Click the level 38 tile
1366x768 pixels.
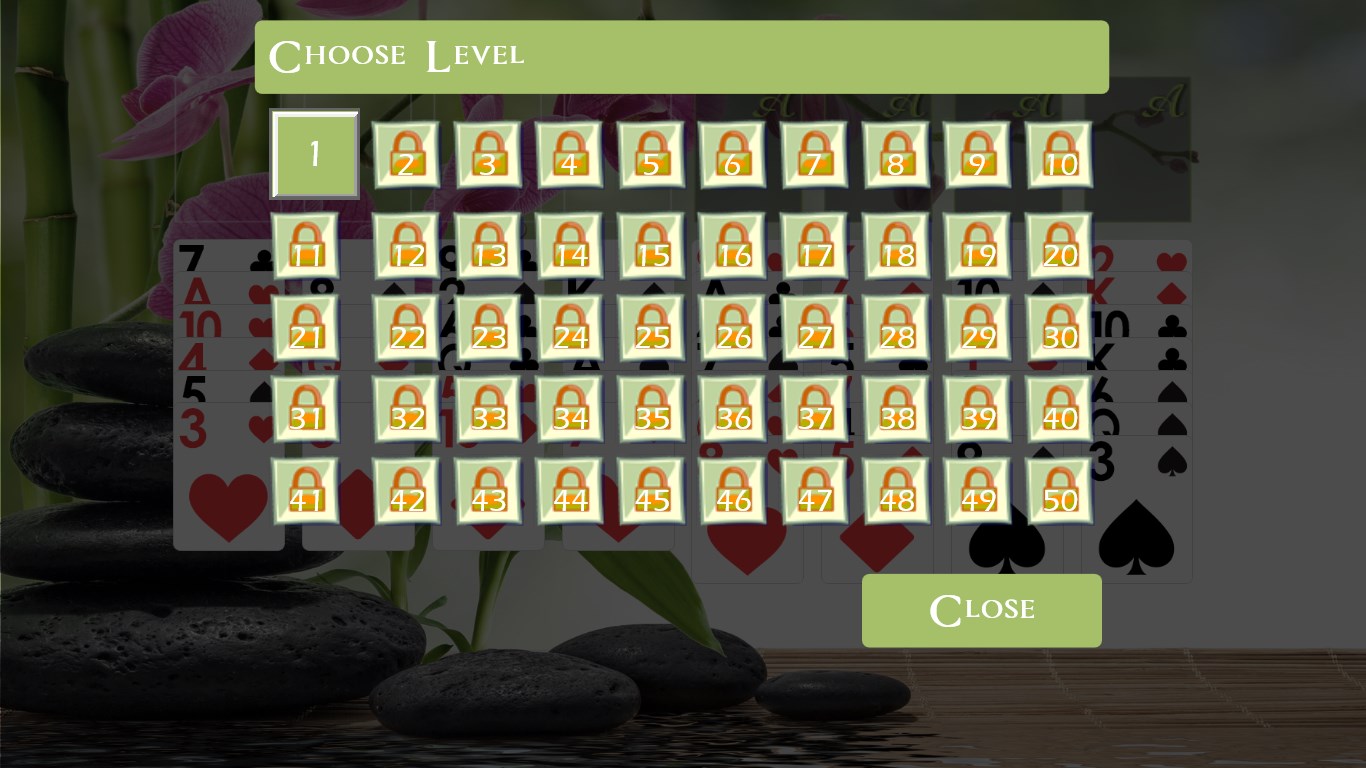896,409
